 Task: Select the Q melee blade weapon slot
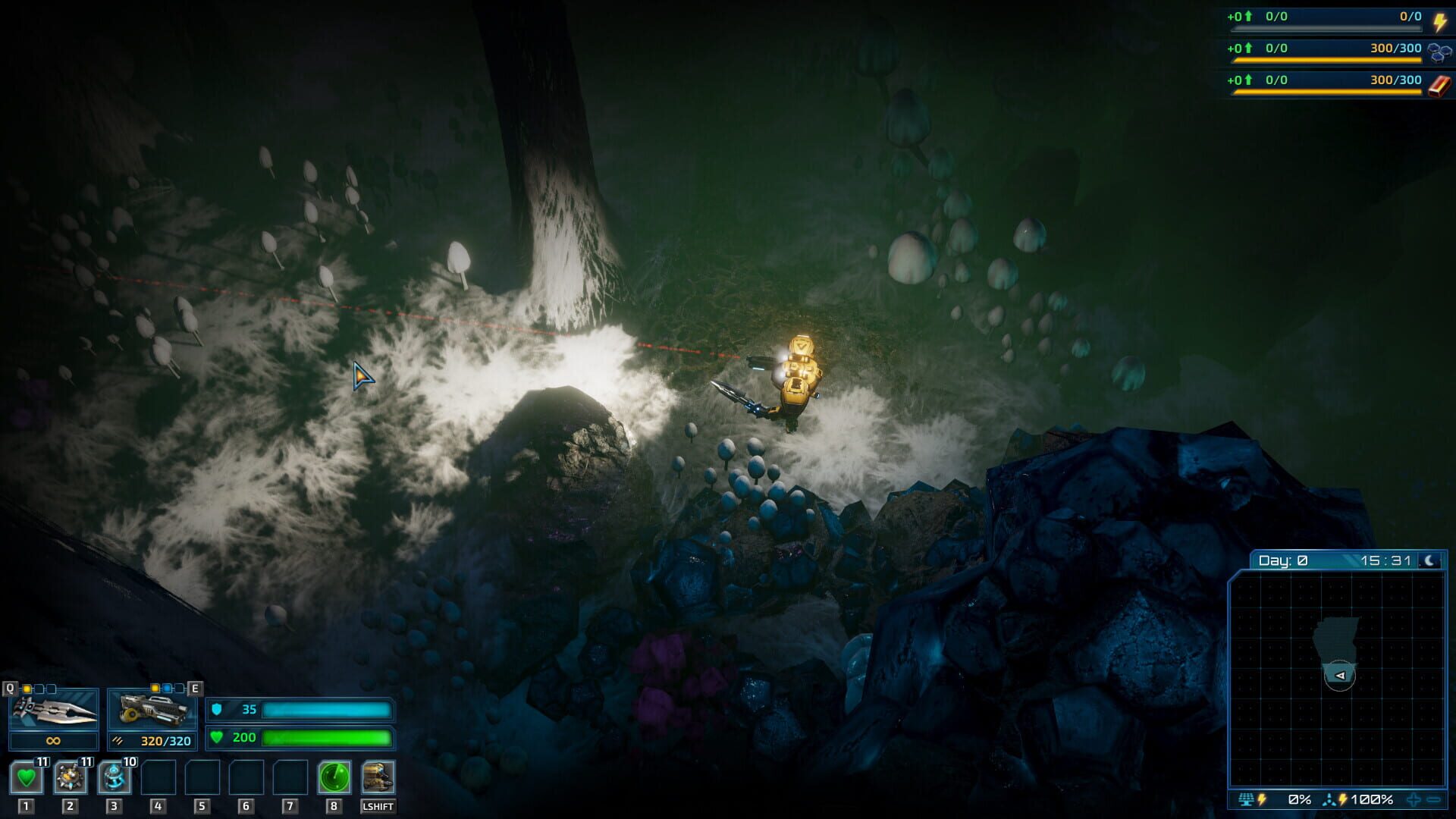click(53, 711)
